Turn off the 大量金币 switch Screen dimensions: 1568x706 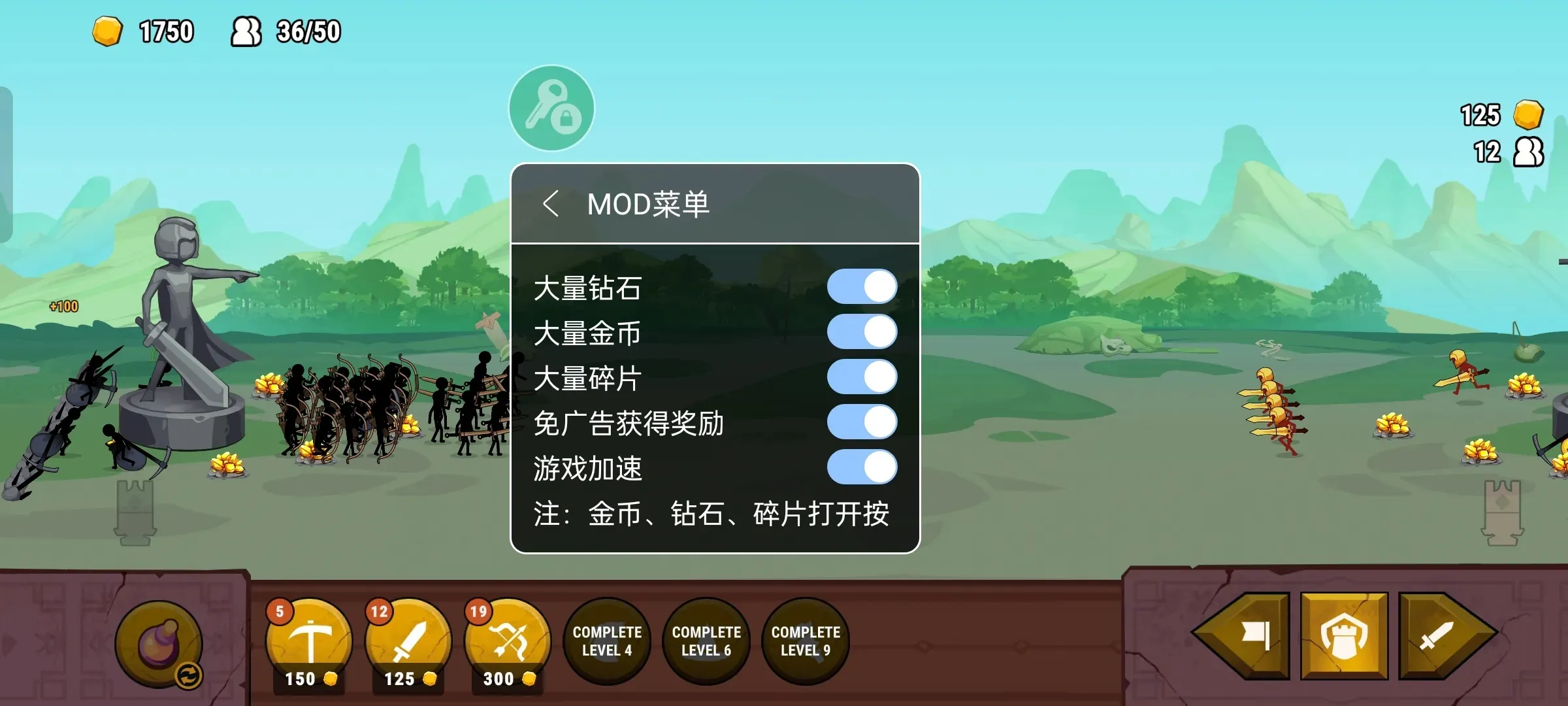[x=860, y=331]
